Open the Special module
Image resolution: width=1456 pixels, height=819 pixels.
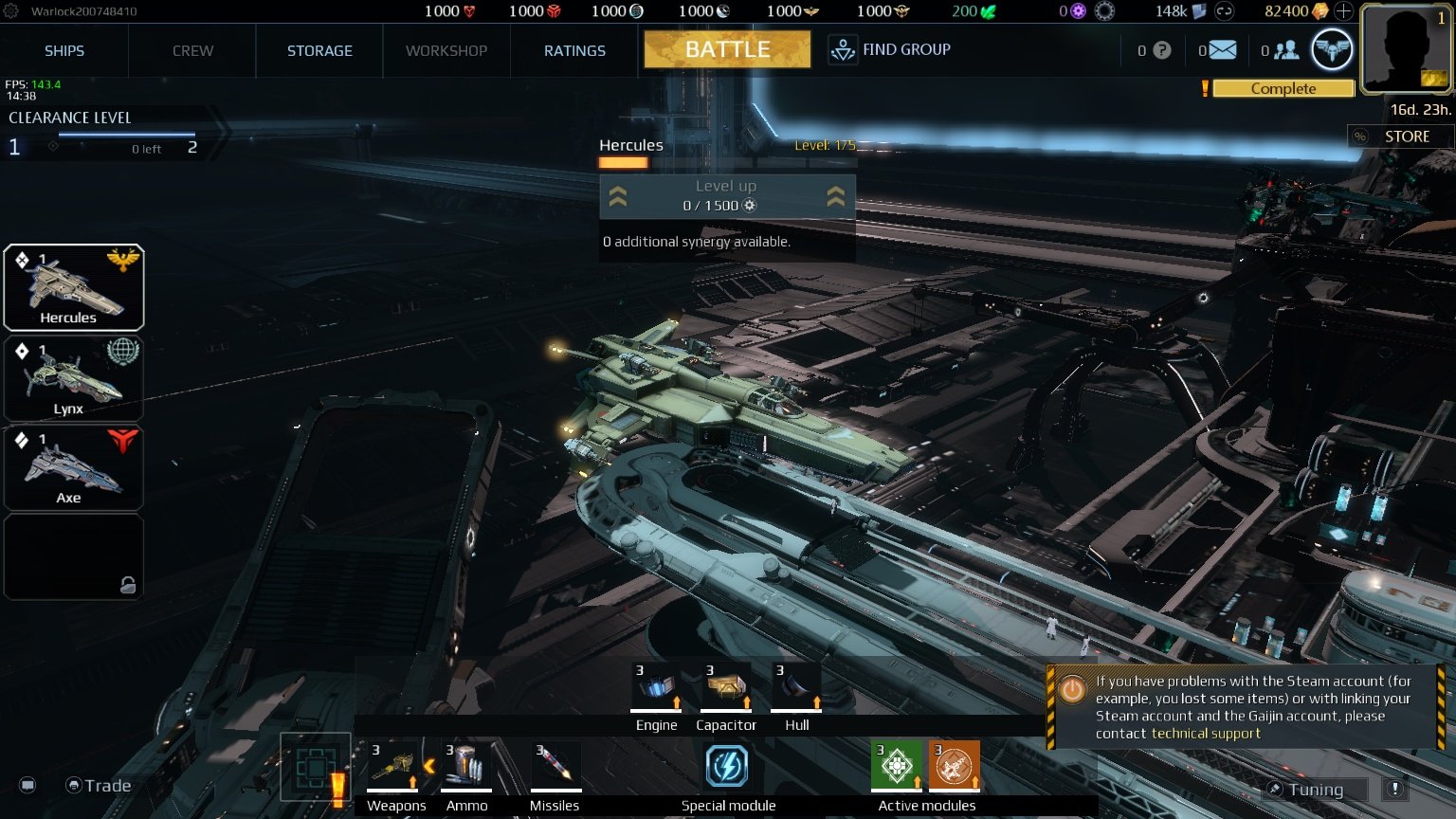click(727, 766)
